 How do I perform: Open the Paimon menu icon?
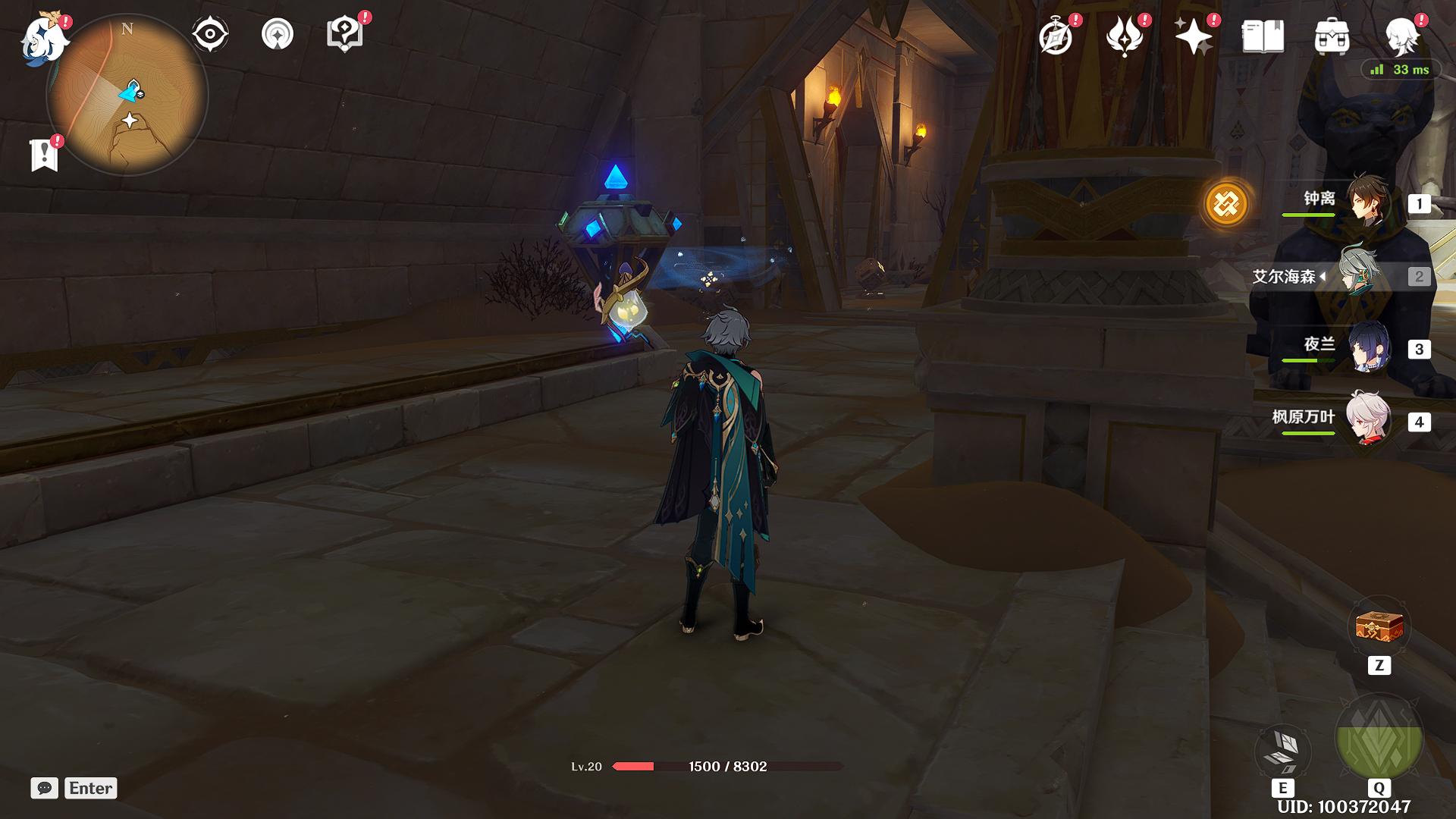click(x=44, y=39)
